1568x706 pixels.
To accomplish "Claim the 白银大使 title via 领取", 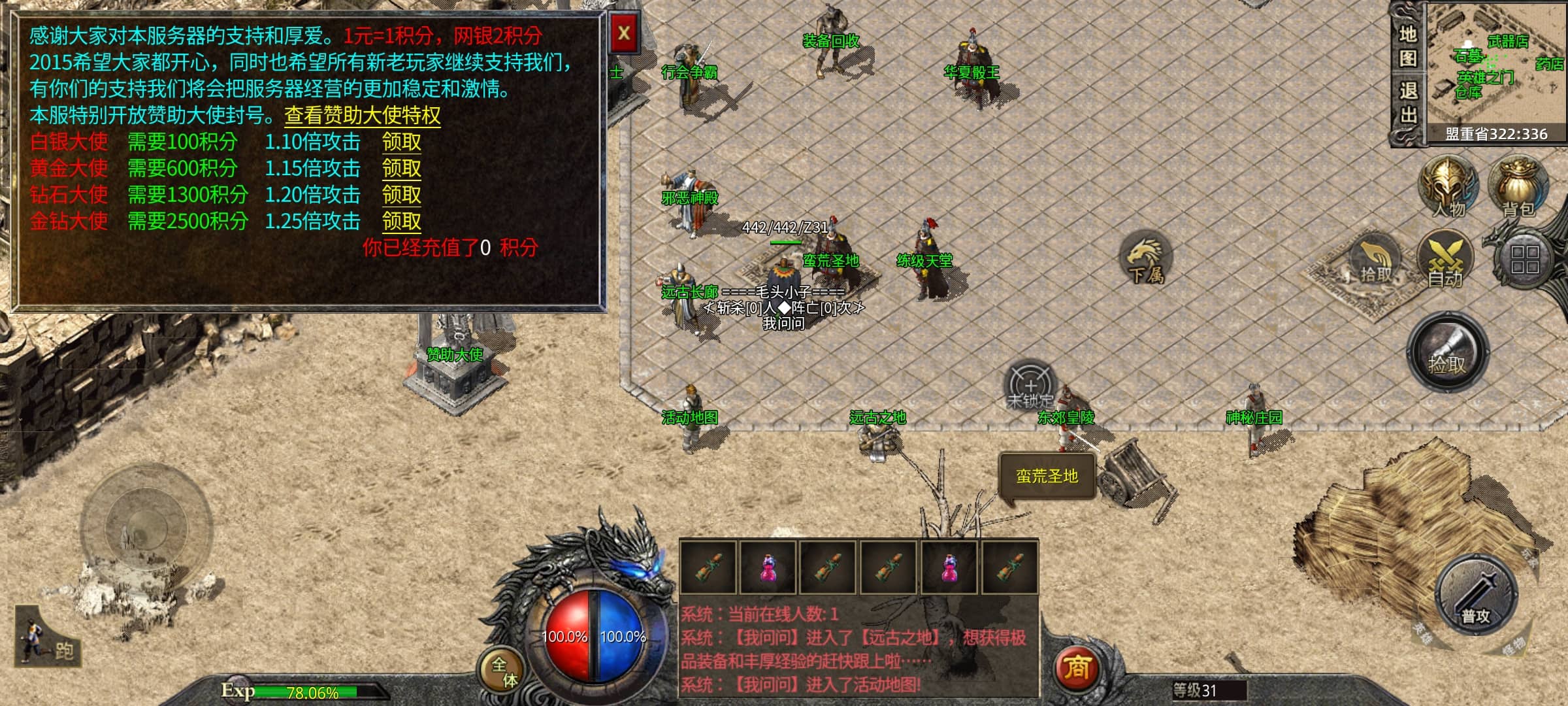I will tap(401, 142).
